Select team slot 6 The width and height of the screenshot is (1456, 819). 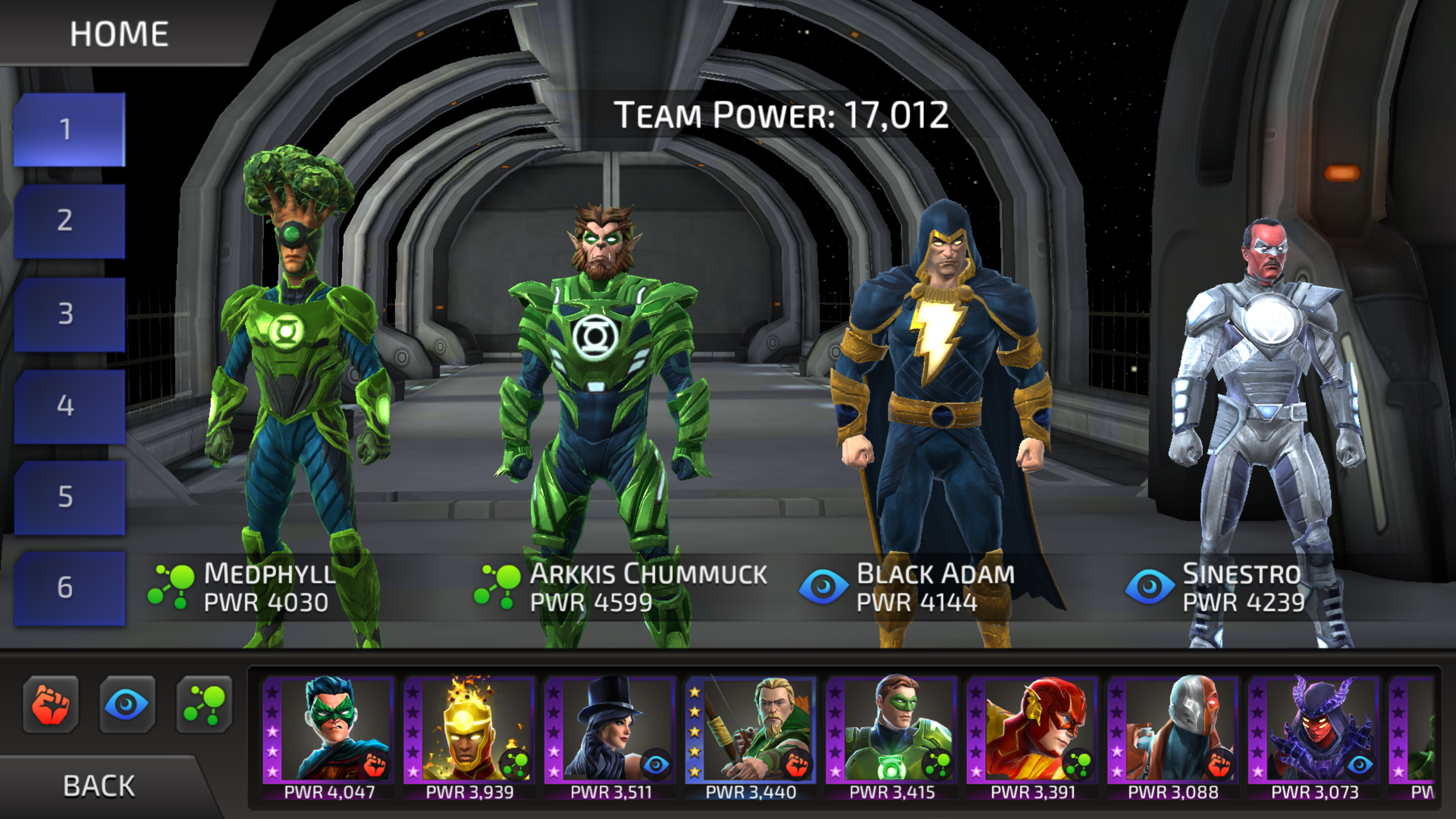[68, 588]
